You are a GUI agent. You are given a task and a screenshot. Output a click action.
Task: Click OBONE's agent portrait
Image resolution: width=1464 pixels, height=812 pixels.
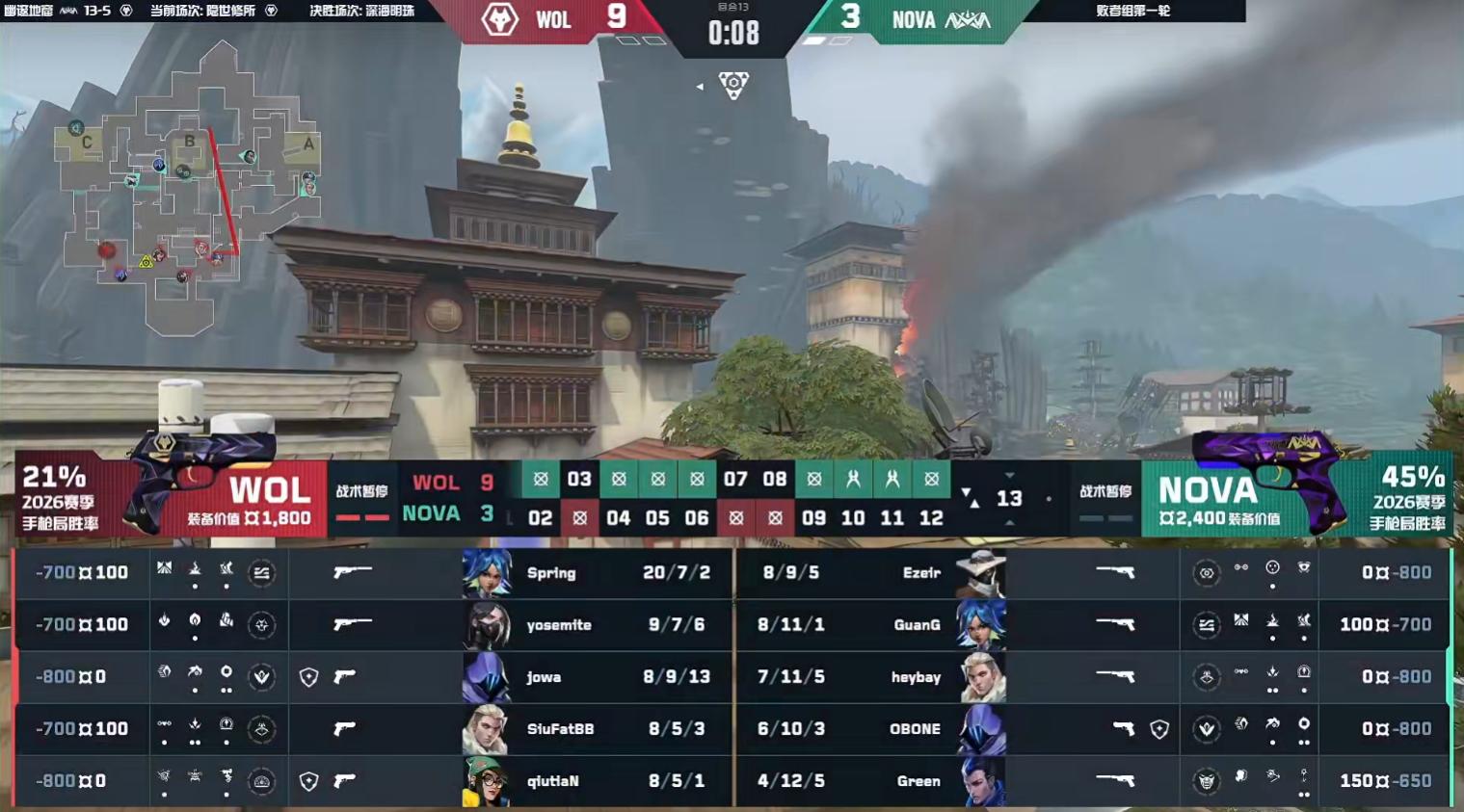(981, 729)
